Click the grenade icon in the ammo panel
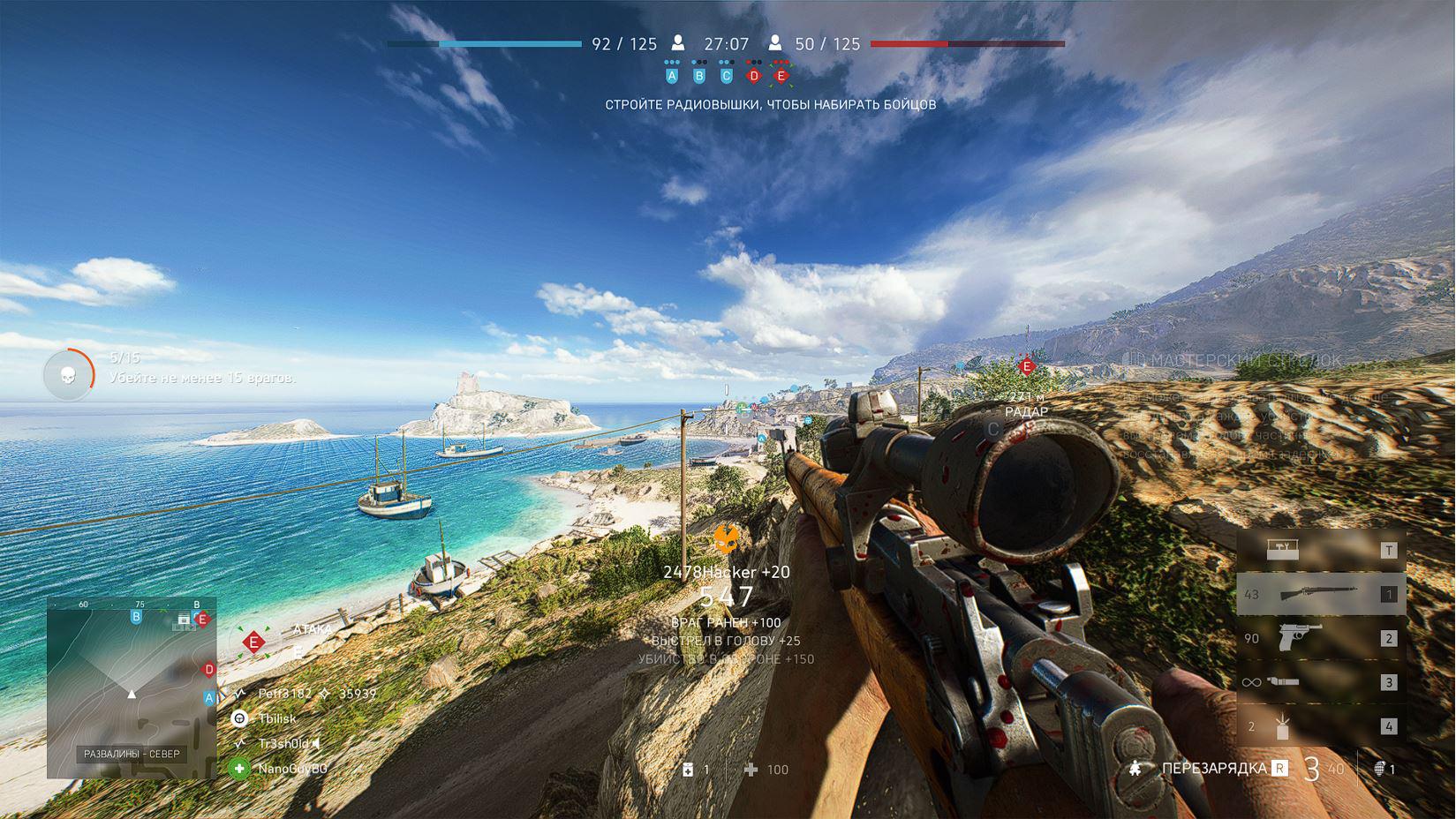The height and width of the screenshot is (819, 1456). [x=1380, y=770]
